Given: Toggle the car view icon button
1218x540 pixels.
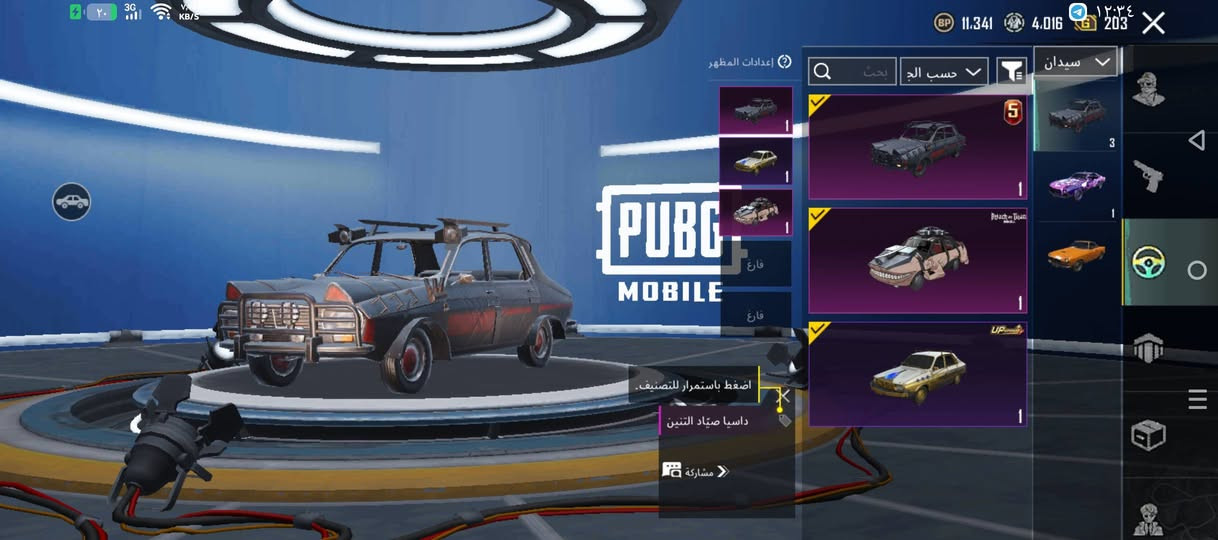Looking at the screenshot, I should coord(72,202).
